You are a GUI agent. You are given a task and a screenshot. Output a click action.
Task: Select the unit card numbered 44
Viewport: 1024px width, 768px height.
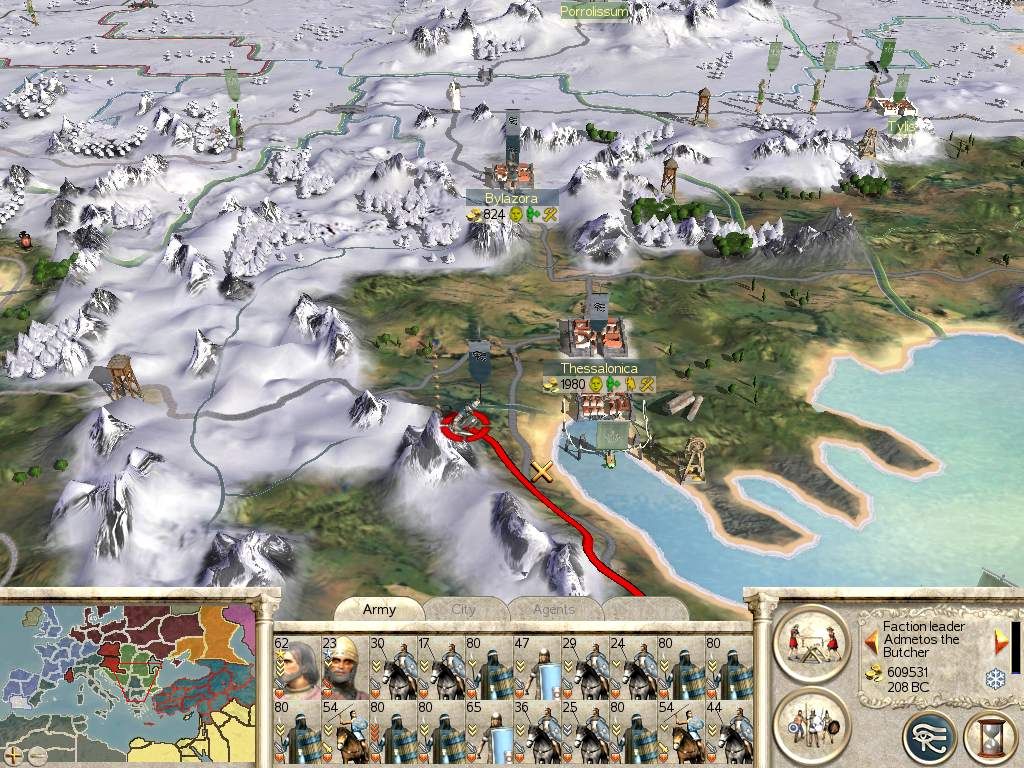[729, 733]
